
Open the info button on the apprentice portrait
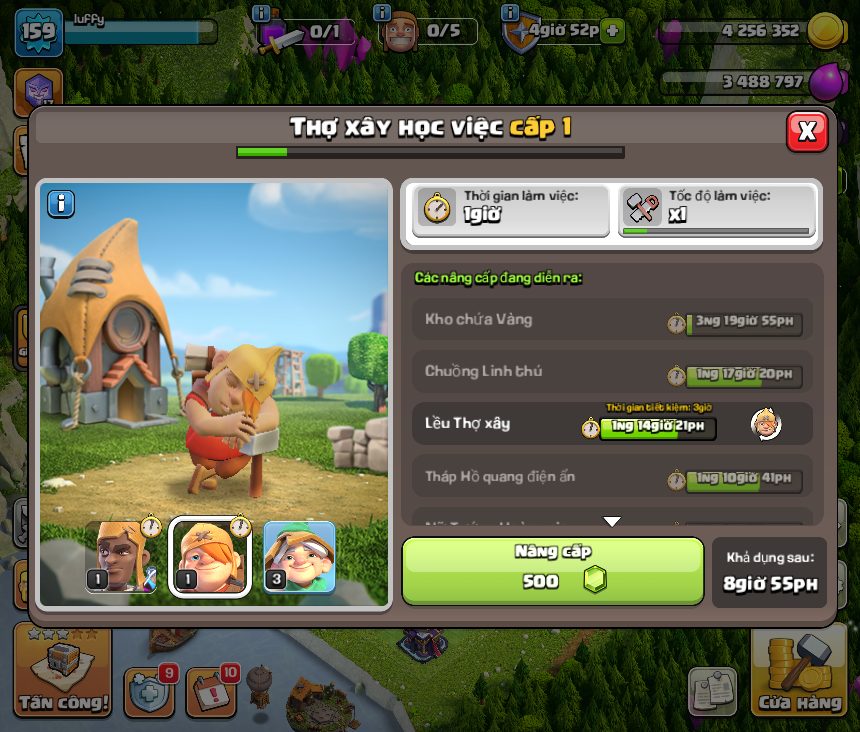(61, 204)
